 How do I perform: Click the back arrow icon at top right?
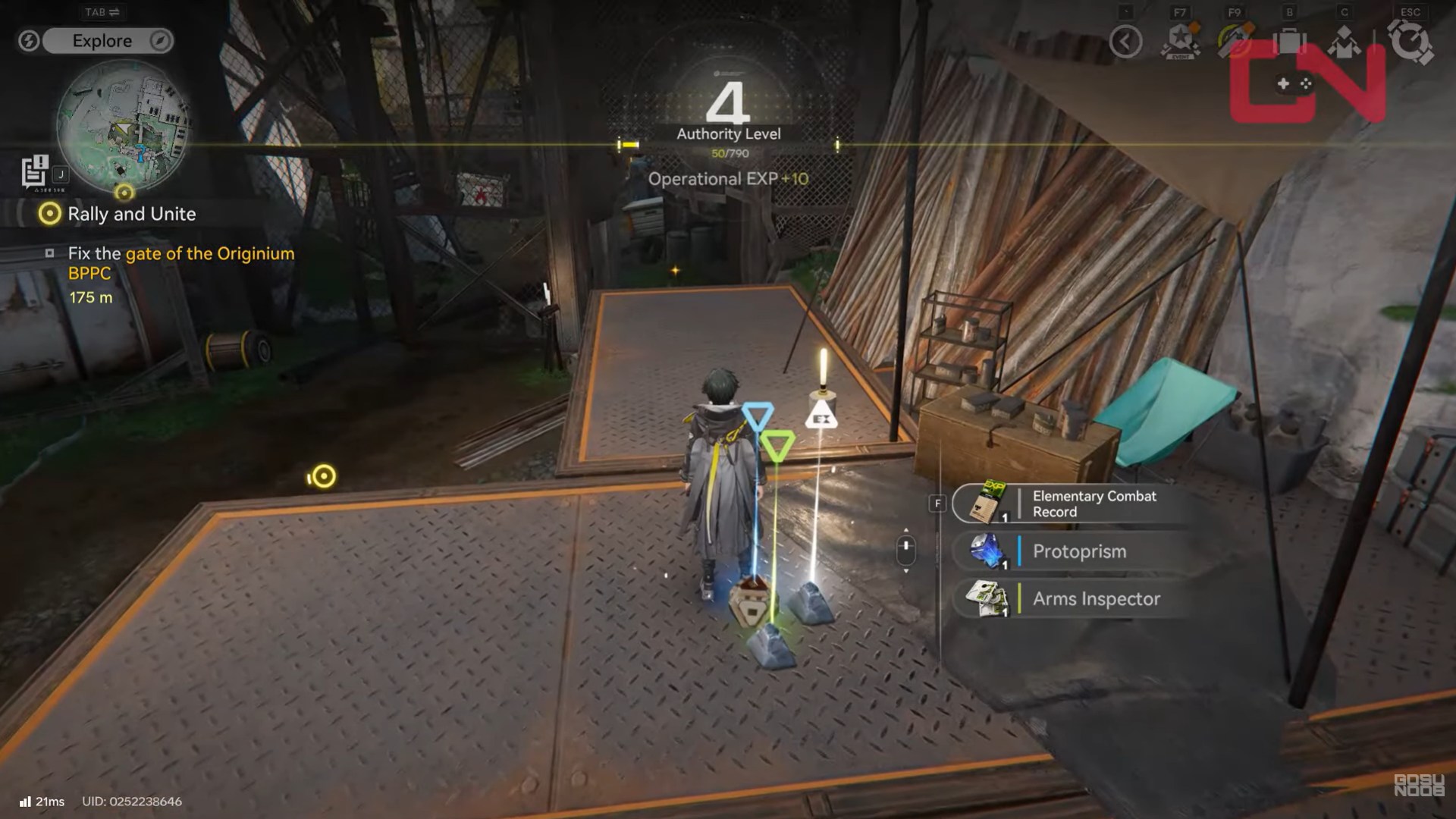pyautogui.click(x=1125, y=42)
